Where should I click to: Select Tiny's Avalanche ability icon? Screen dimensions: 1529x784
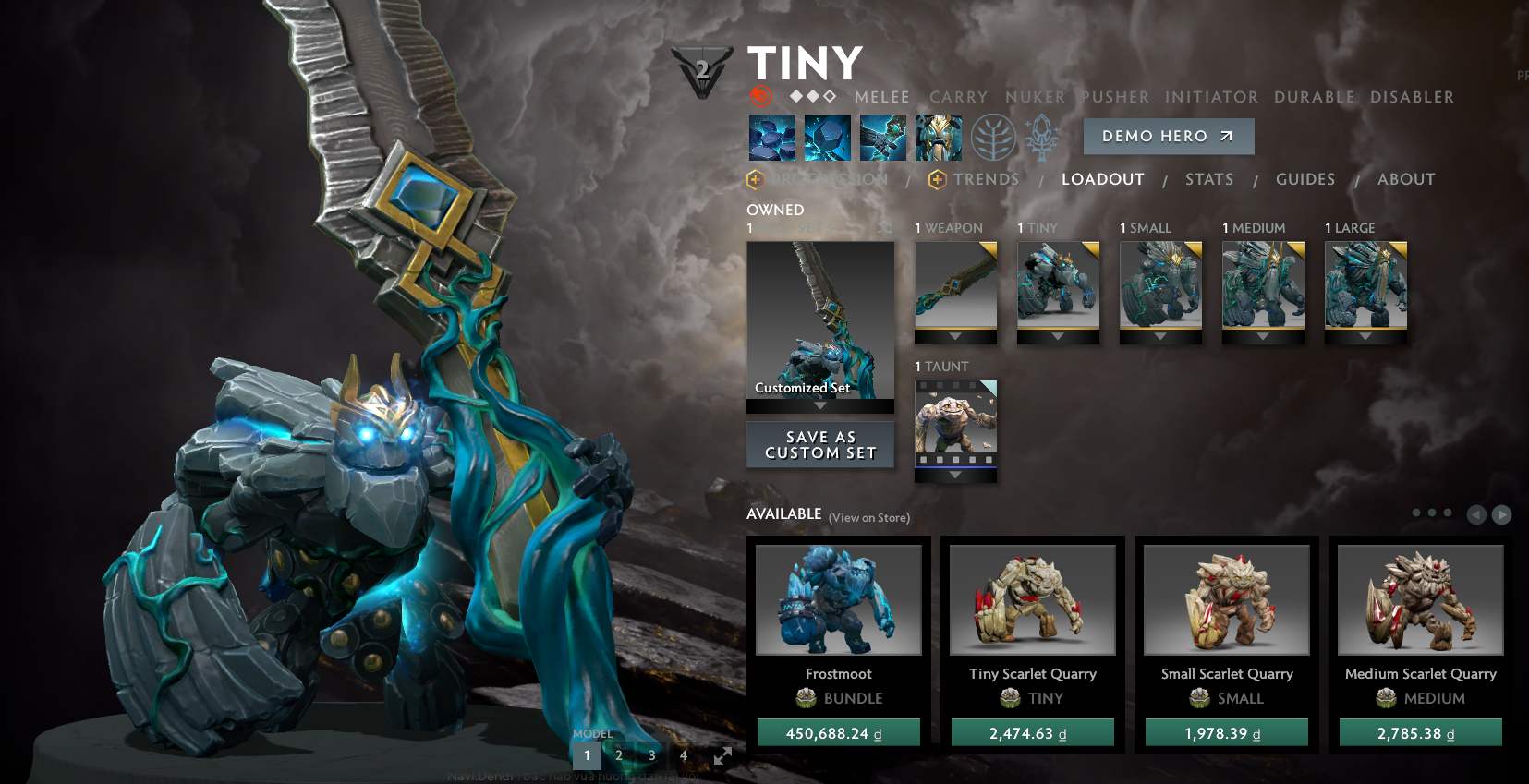771,137
